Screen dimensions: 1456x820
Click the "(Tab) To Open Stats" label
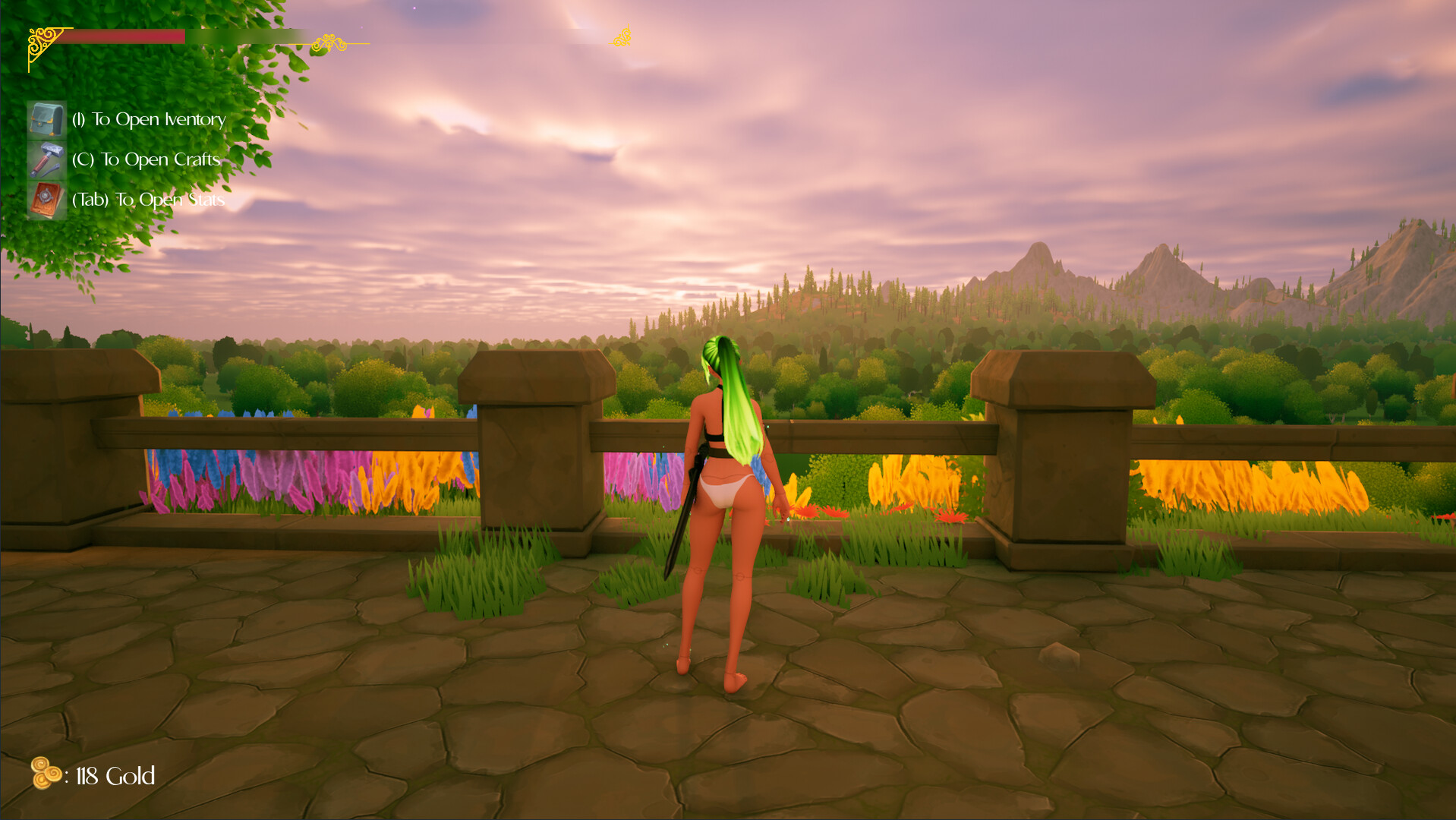click(x=148, y=200)
